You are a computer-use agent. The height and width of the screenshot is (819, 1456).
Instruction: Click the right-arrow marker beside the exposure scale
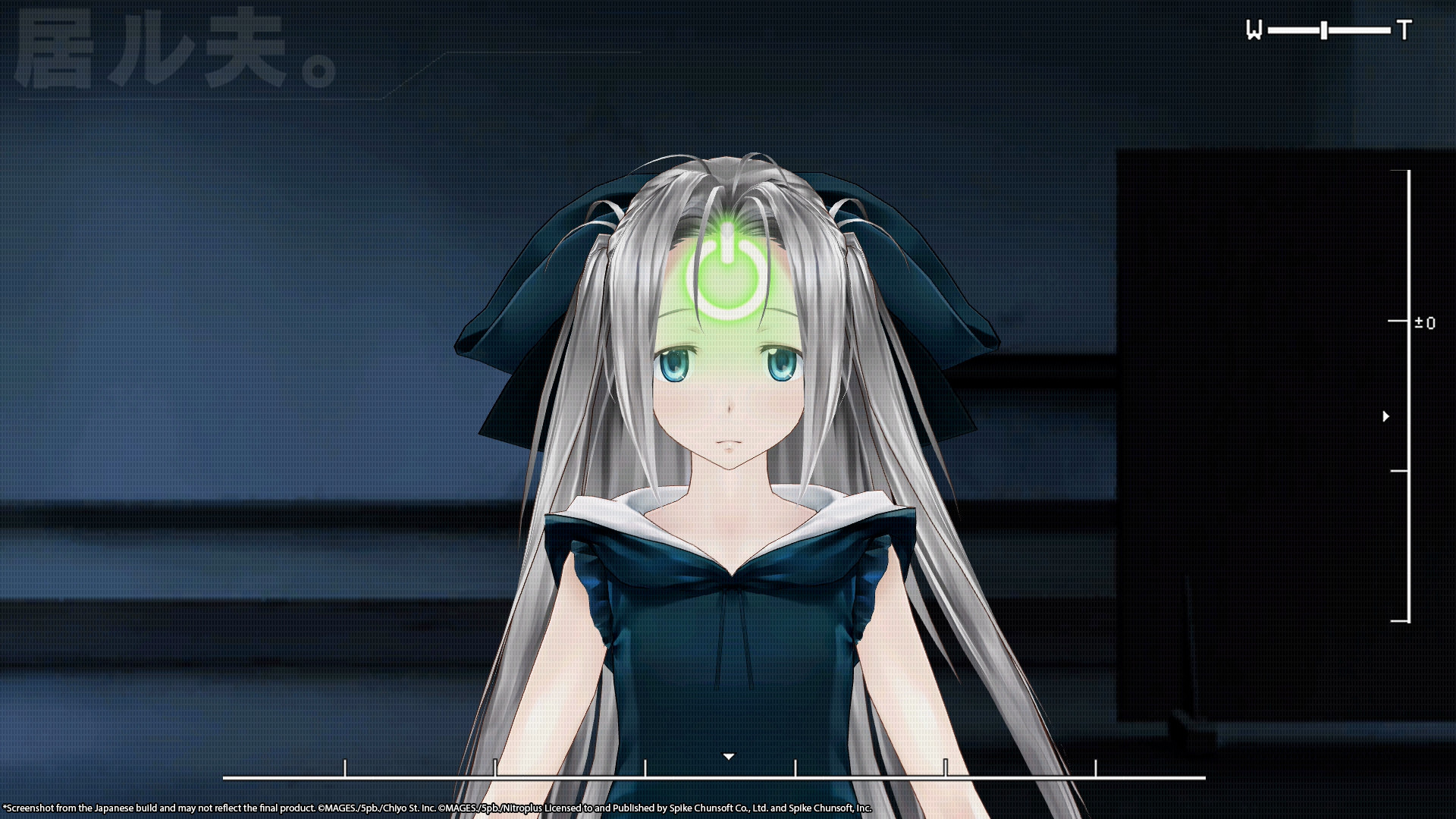click(x=1386, y=415)
